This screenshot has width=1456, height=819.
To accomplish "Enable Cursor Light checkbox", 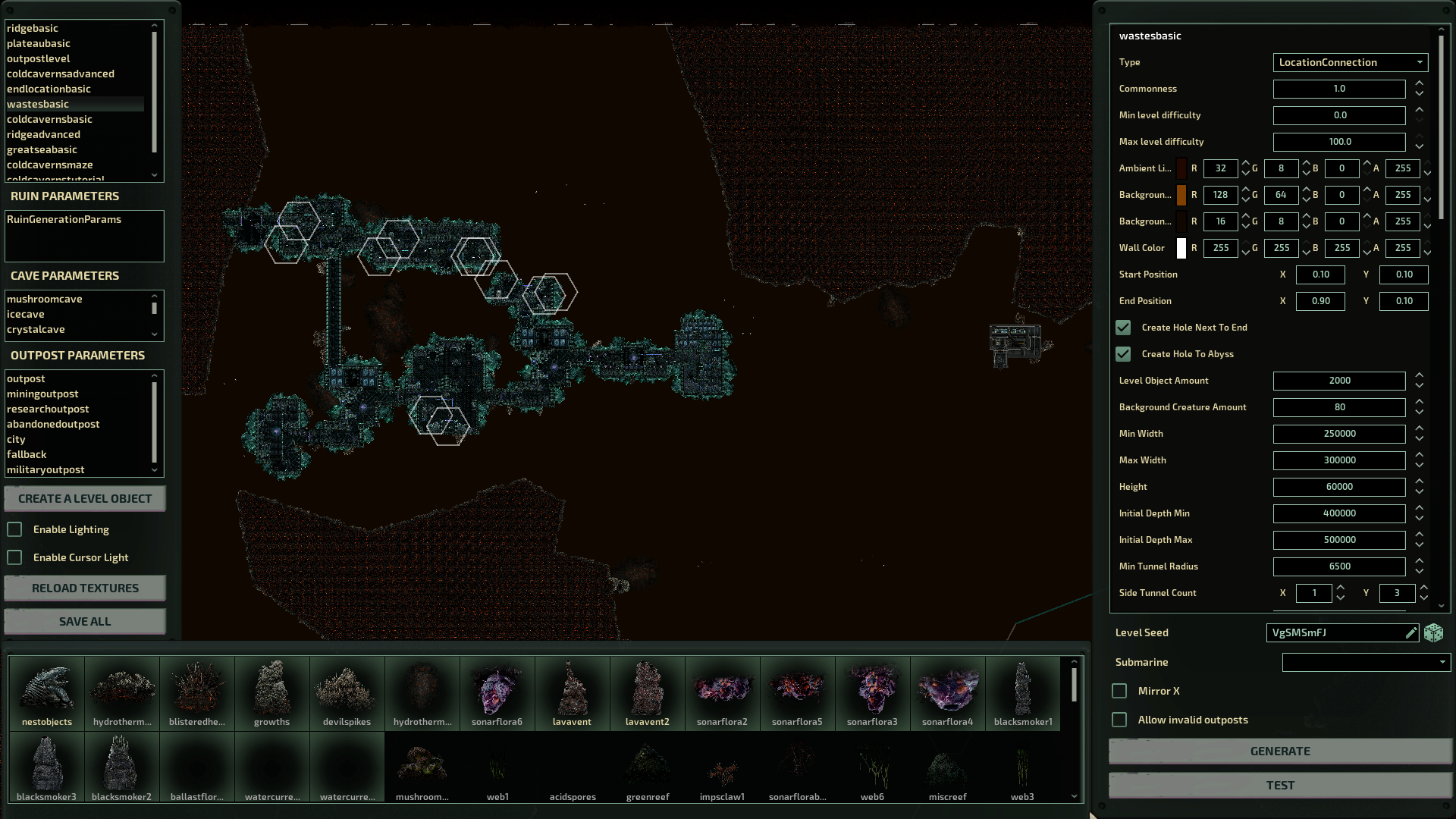I will click(x=15, y=557).
